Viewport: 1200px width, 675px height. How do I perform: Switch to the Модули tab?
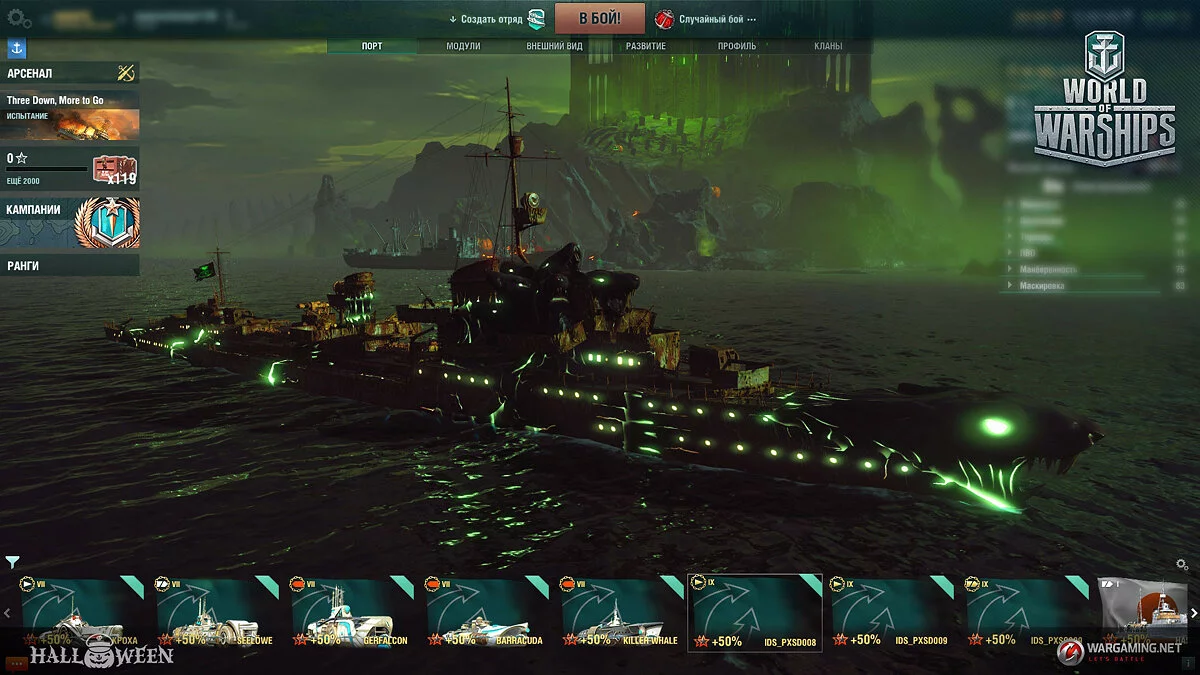pyautogui.click(x=463, y=46)
